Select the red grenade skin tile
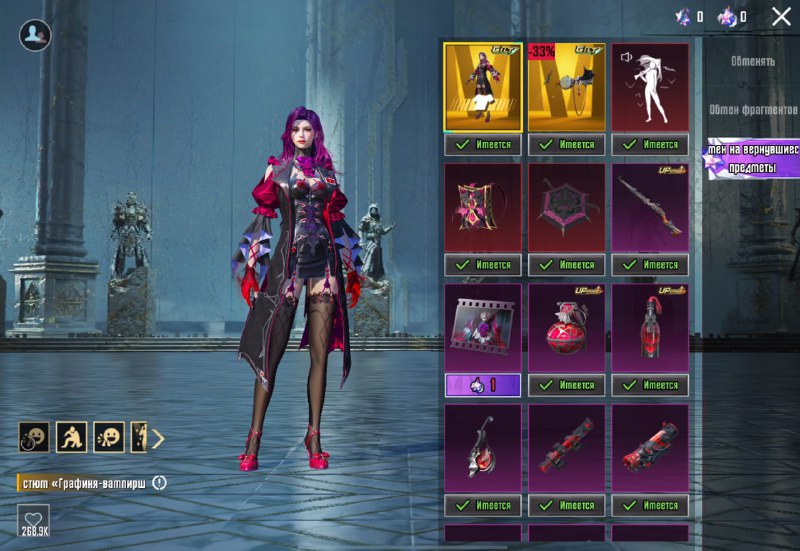This screenshot has height=551, width=800. 566,328
